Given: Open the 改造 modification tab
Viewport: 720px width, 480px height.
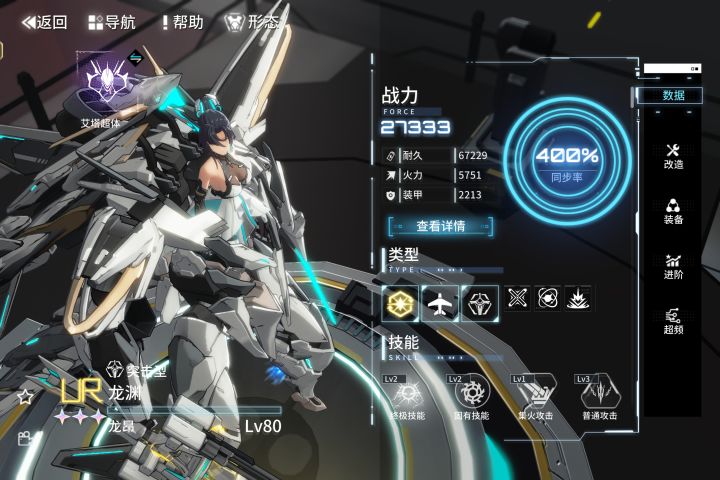Looking at the screenshot, I should coord(673,155).
